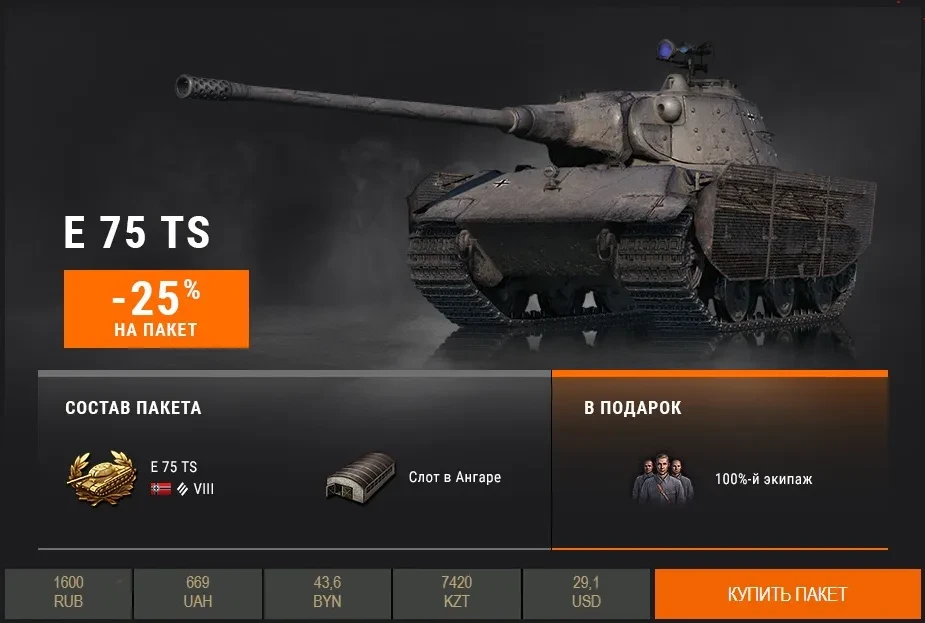Select the 1600 RUB price option
The width and height of the screenshot is (925, 623).
coord(69,593)
